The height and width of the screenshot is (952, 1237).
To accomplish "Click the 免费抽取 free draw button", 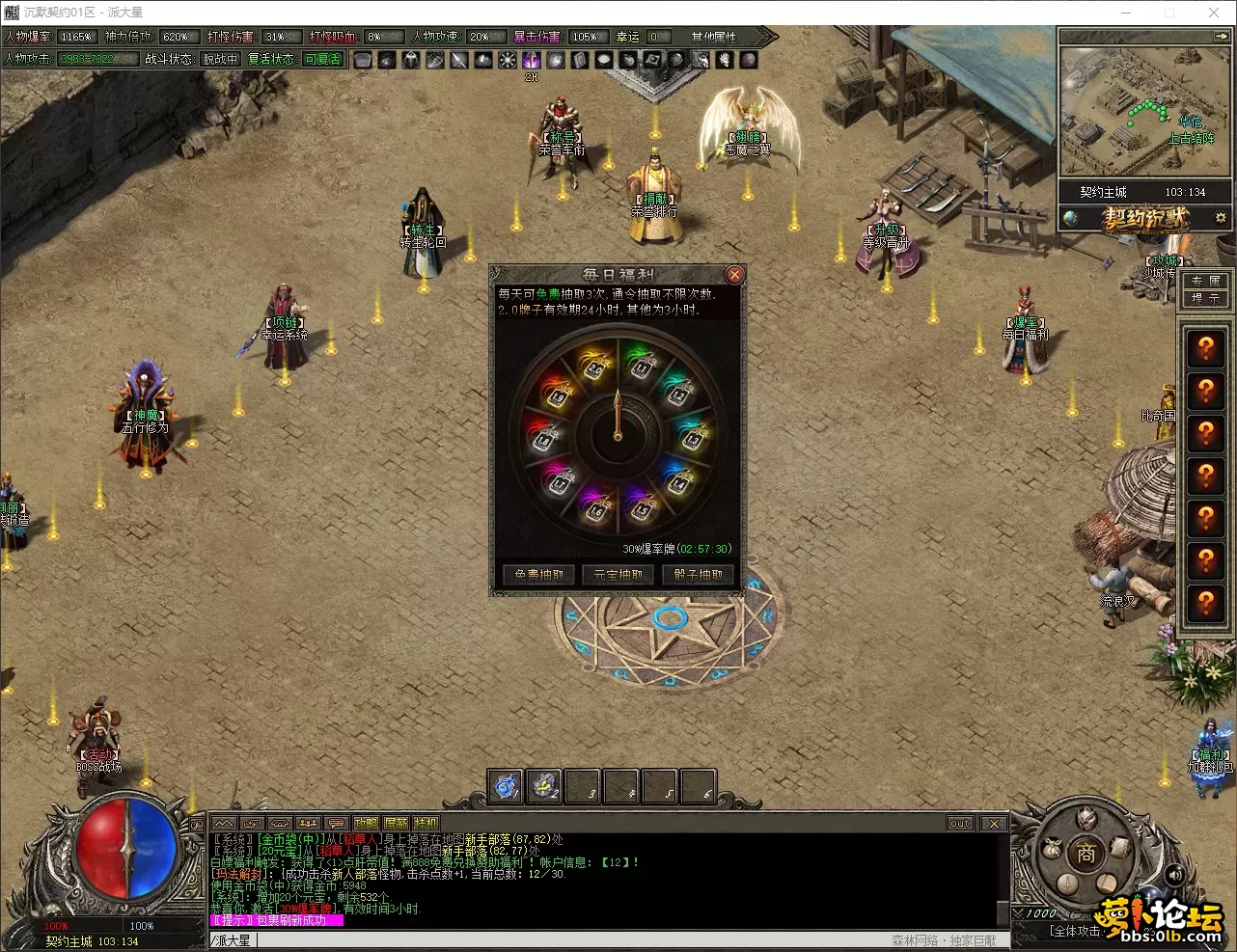I will [538, 575].
